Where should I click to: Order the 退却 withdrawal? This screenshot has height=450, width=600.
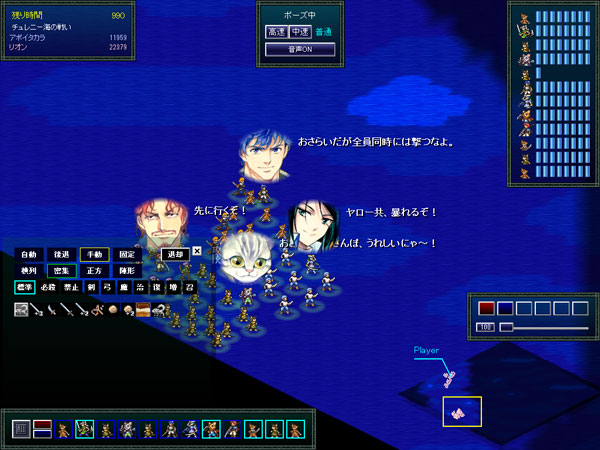coord(175,254)
